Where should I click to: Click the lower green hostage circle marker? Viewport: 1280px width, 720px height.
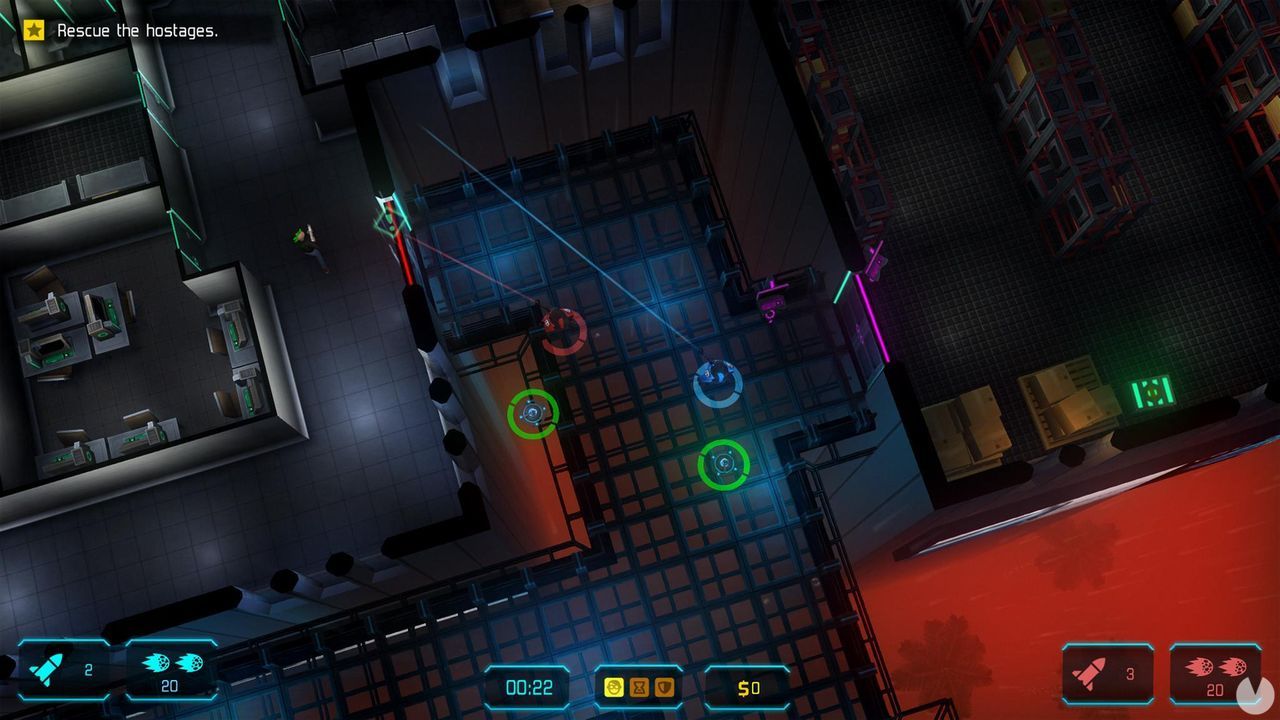[722, 465]
